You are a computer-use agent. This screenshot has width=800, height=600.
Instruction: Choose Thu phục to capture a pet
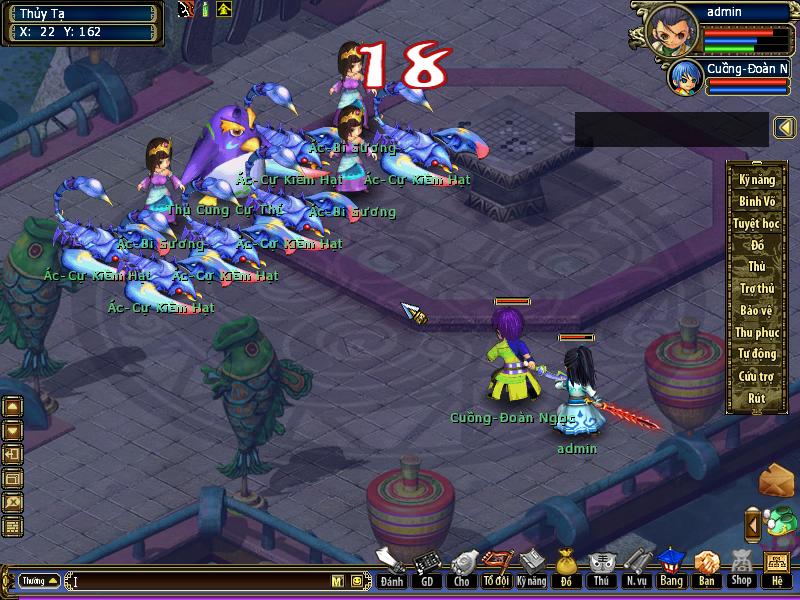point(757,332)
